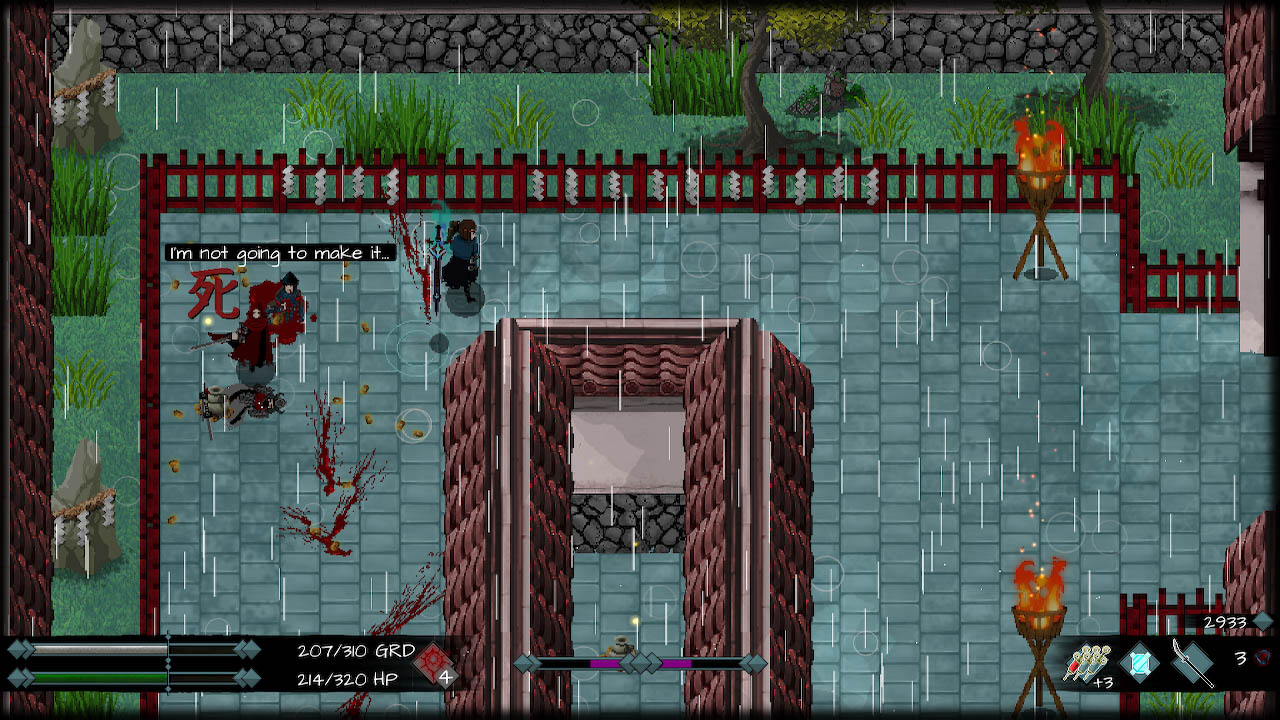This screenshot has width=1280, height=720.
Task: Click the fallen enemy body near the blood splatter
Action: (x=248, y=403)
